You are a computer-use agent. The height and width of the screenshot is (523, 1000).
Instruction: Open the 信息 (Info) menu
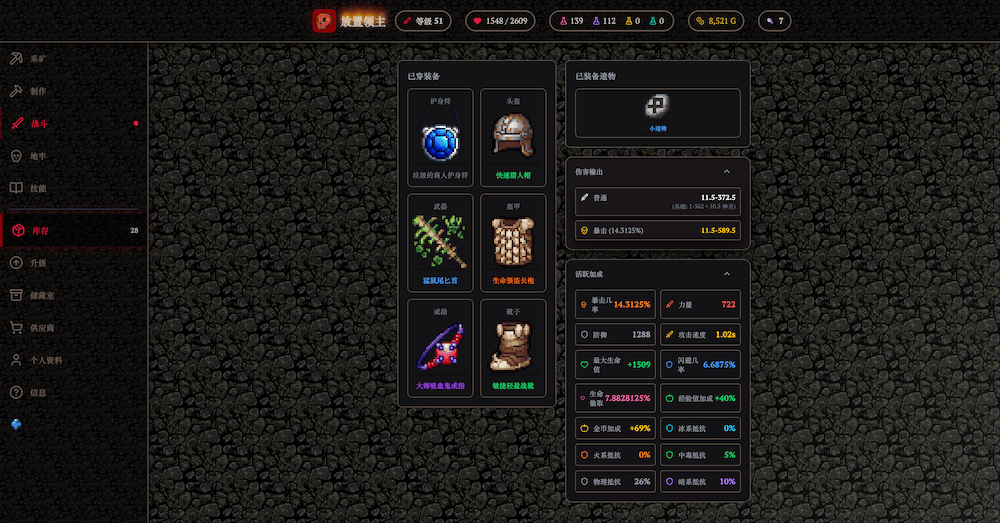coord(38,392)
